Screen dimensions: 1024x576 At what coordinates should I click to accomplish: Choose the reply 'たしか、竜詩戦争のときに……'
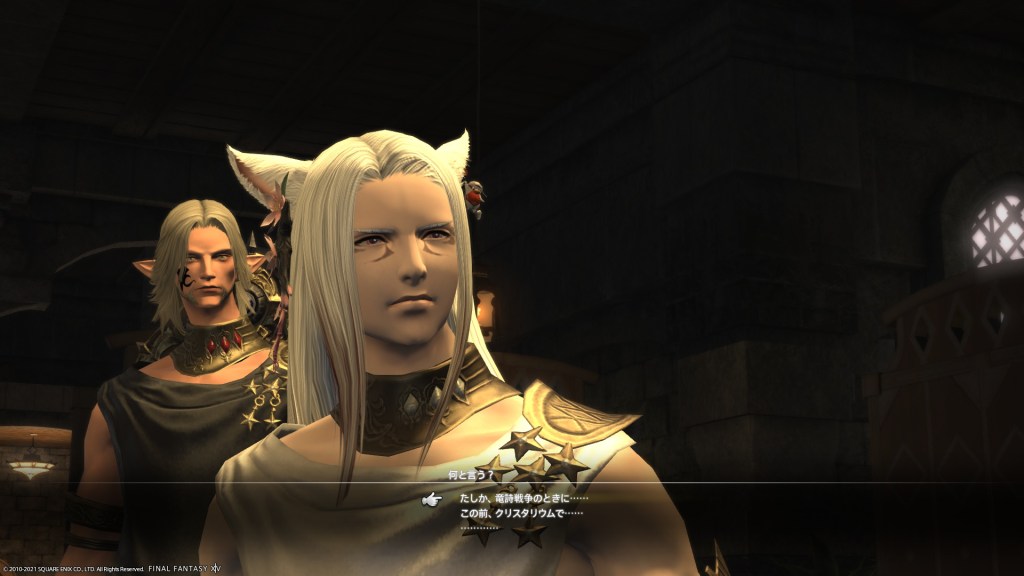tap(524, 498)
